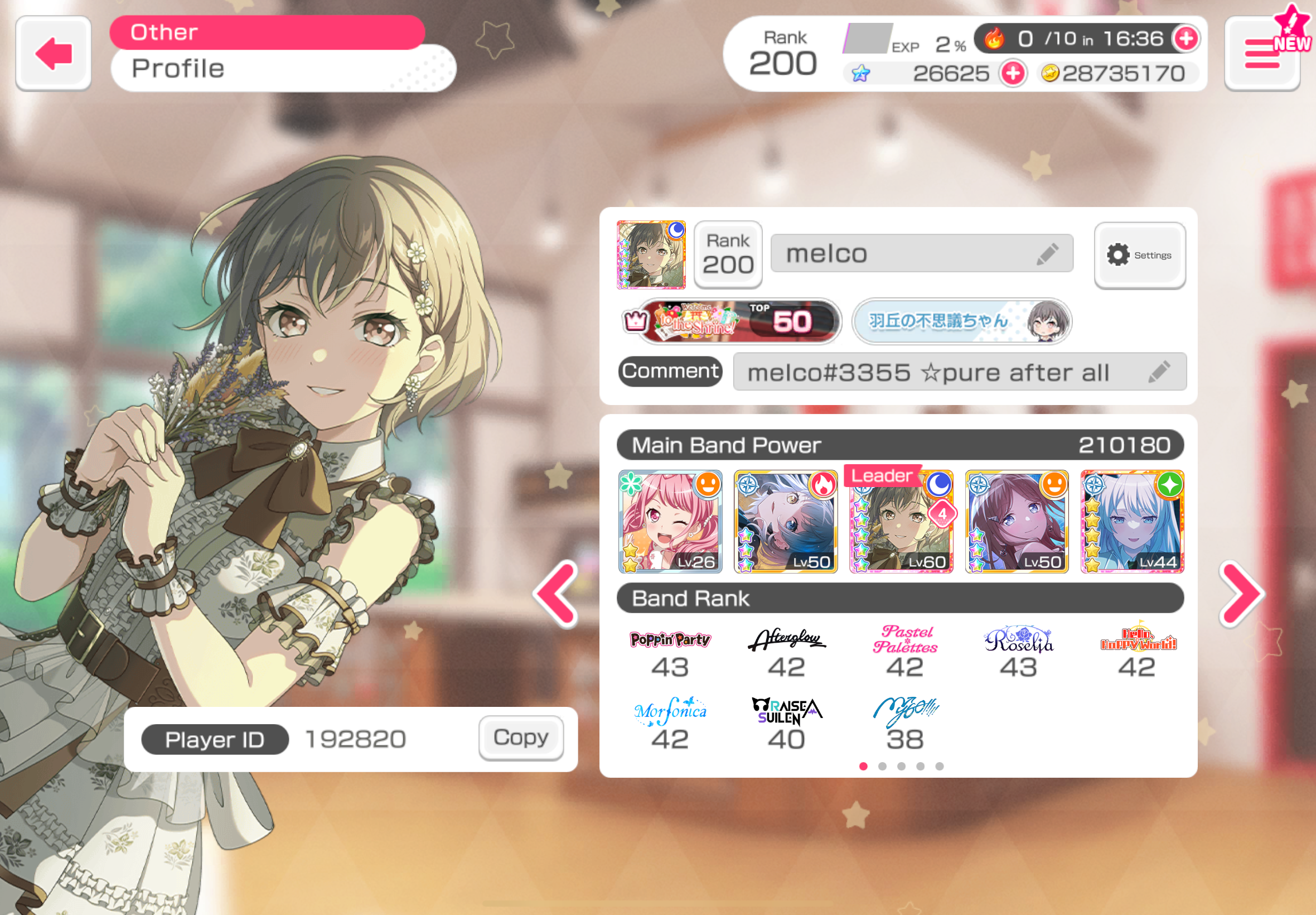
Task: Open the Lv50 happy-attribute band card
Action: pyautogui.click(x=1017, y=522)
